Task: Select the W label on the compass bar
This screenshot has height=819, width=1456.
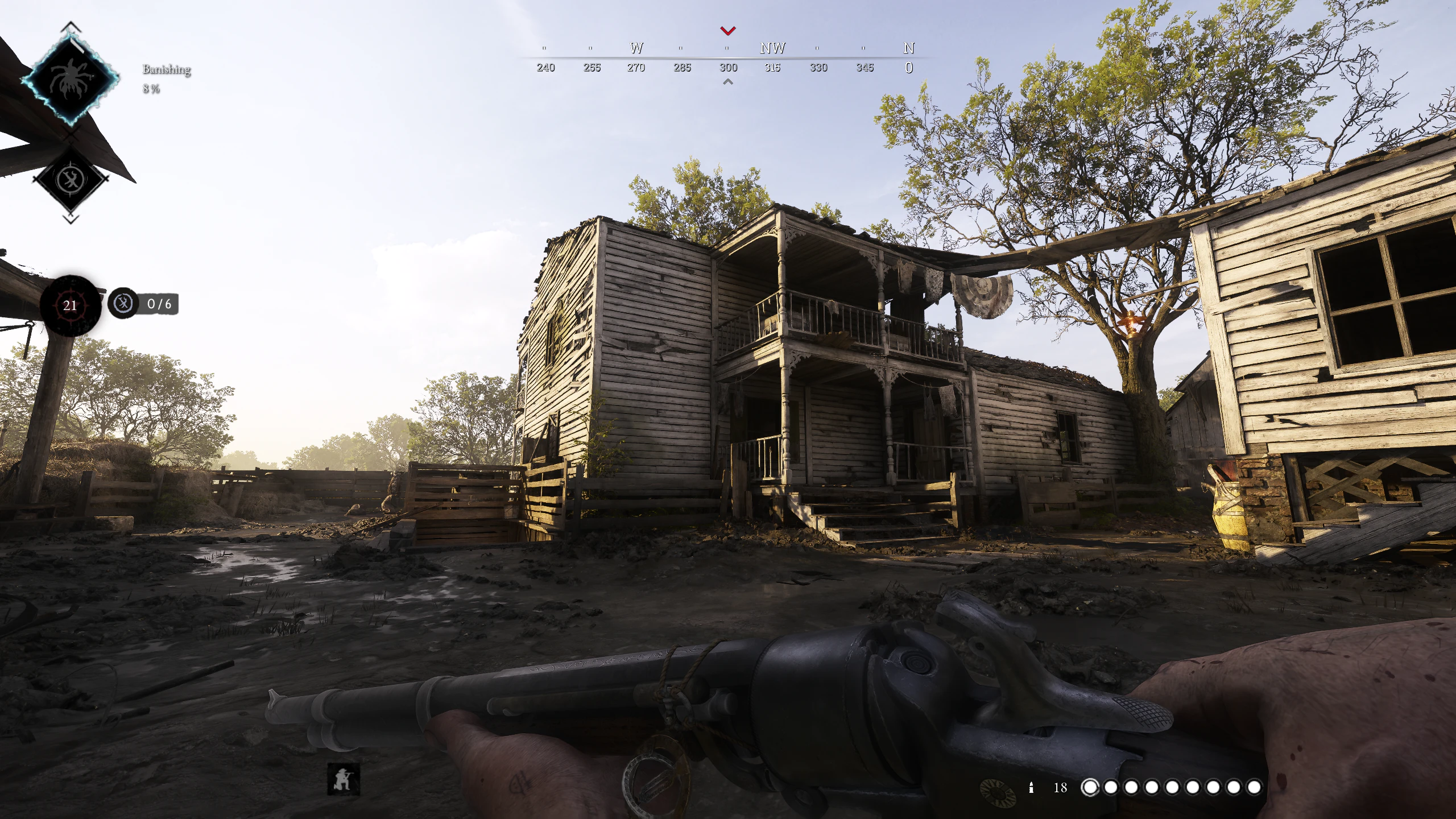Action: click(x=635, y=48)
